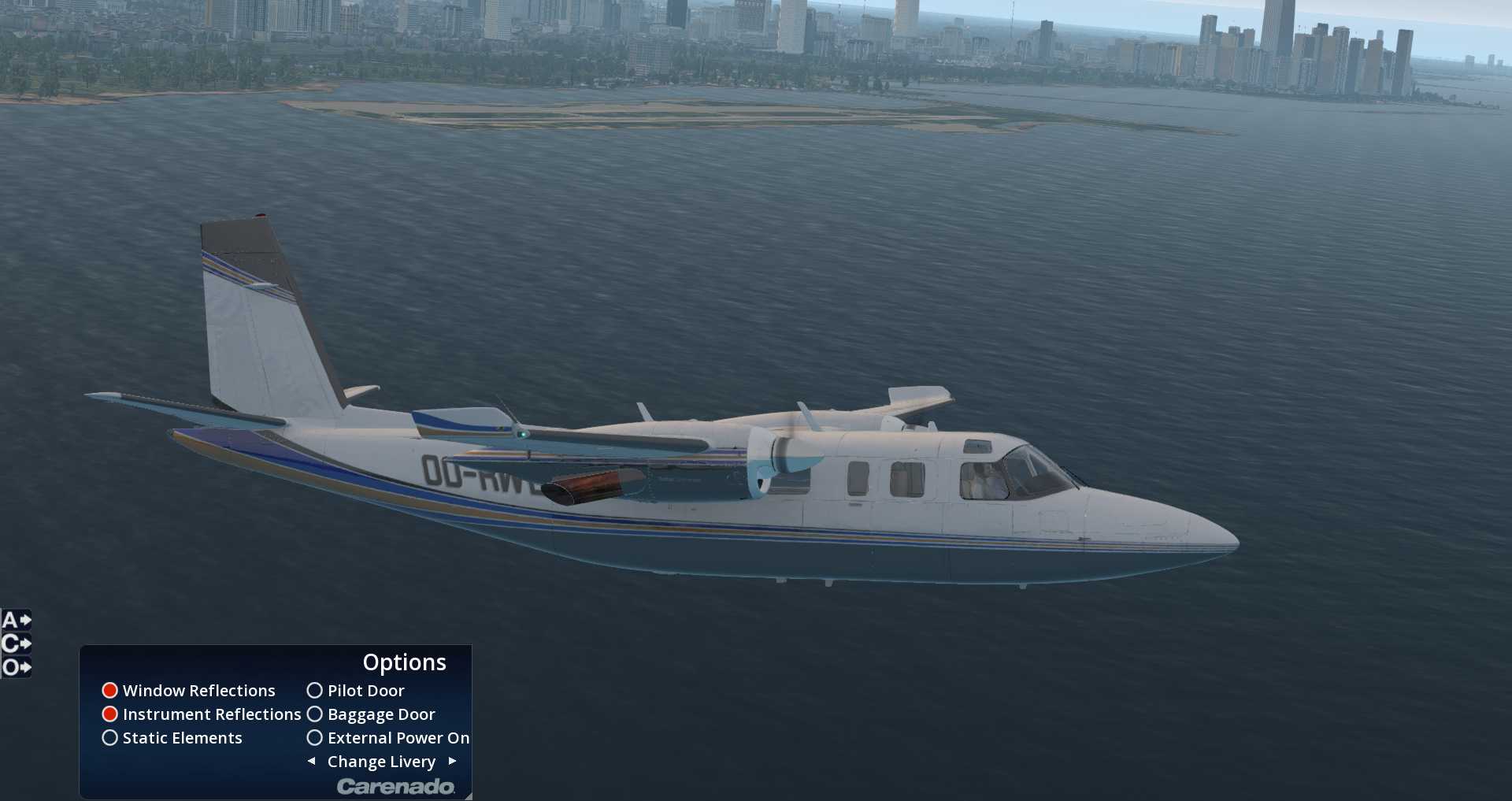Open the Baggage Door
Image resolution: width=1512 pixels, height=801 pixels.
315,714
